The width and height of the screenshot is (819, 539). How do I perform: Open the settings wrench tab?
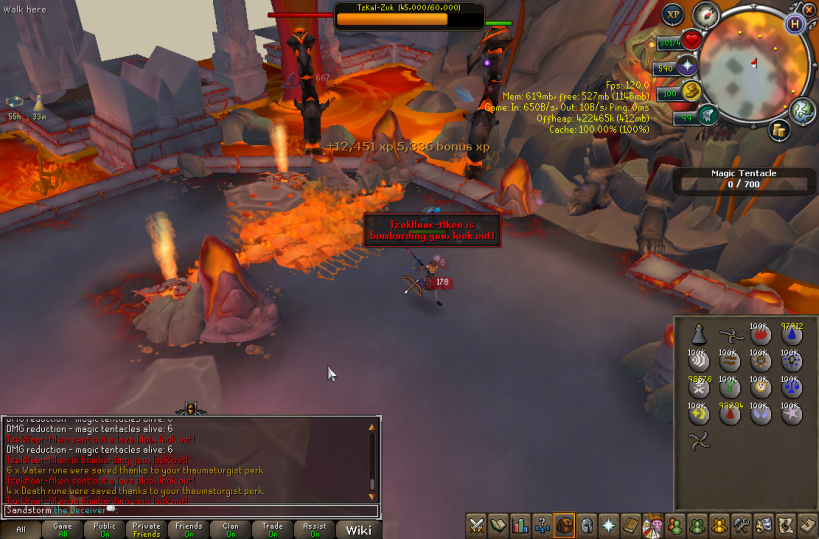tap(741, 524)
